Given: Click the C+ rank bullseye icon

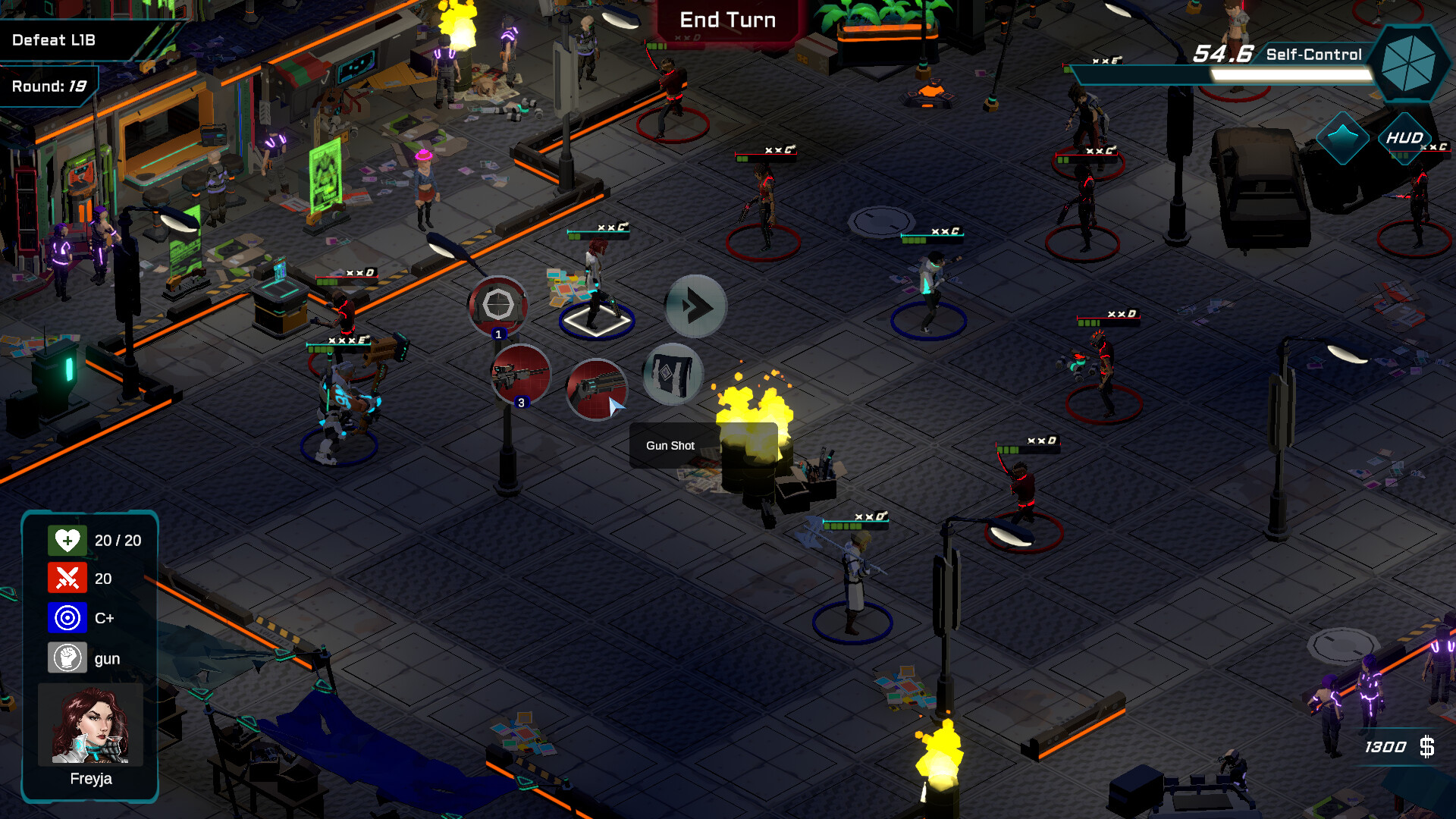Looking at the screenshot, I should pos(68,618).
